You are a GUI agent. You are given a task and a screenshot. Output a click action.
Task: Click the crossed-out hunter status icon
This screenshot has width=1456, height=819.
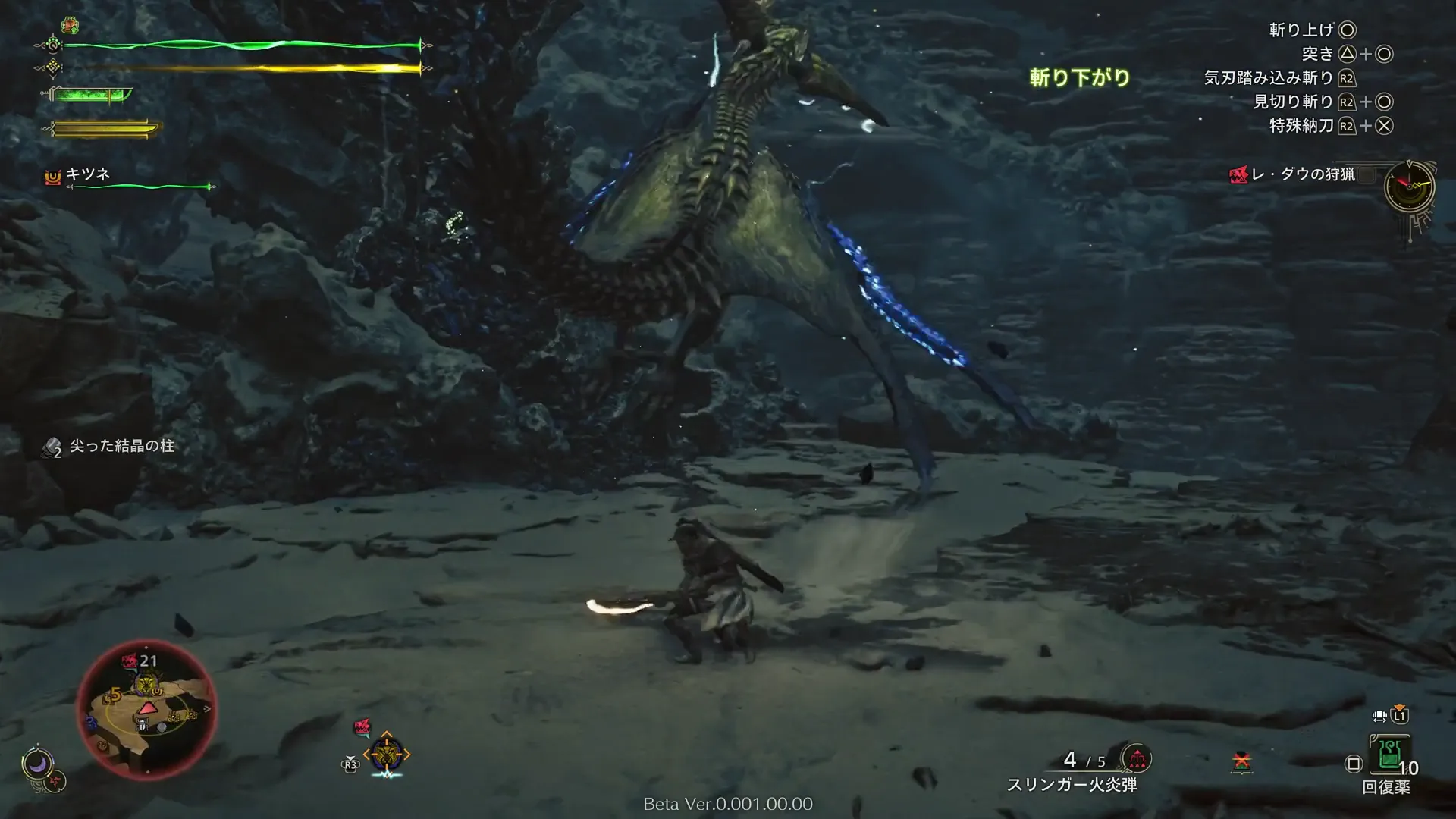click(x=1241, y=761)
